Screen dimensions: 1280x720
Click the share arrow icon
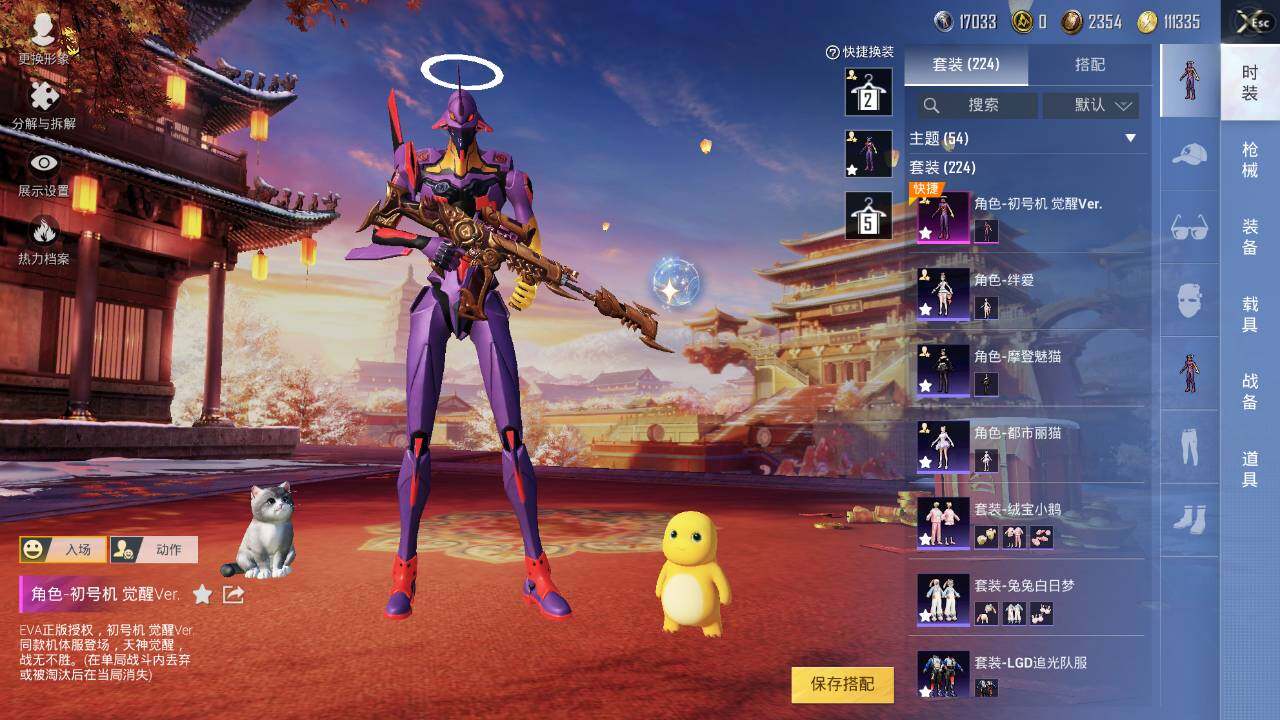(x=233, y=595)
